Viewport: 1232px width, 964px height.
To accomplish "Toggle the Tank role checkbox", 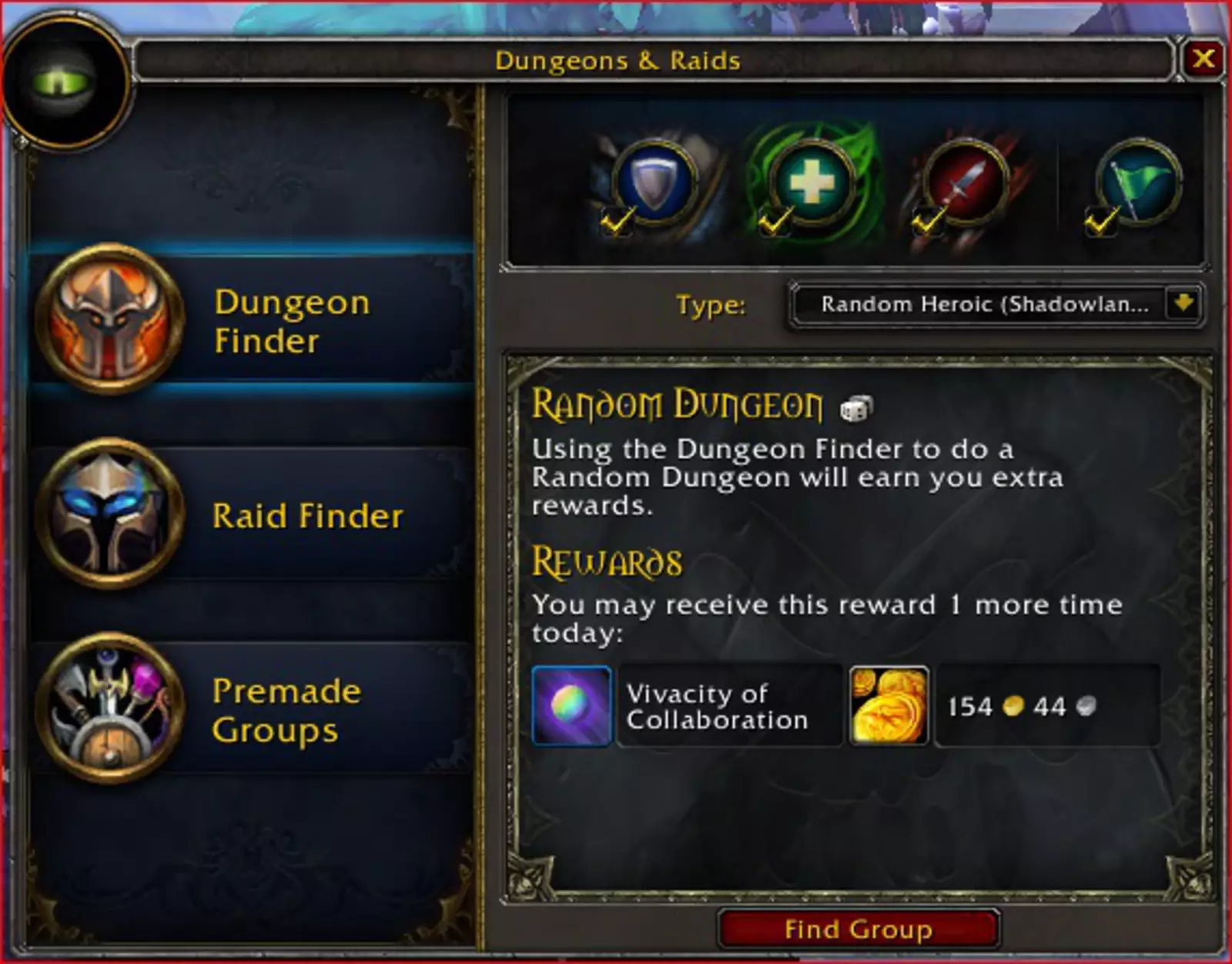I will [x=616, y=223].
